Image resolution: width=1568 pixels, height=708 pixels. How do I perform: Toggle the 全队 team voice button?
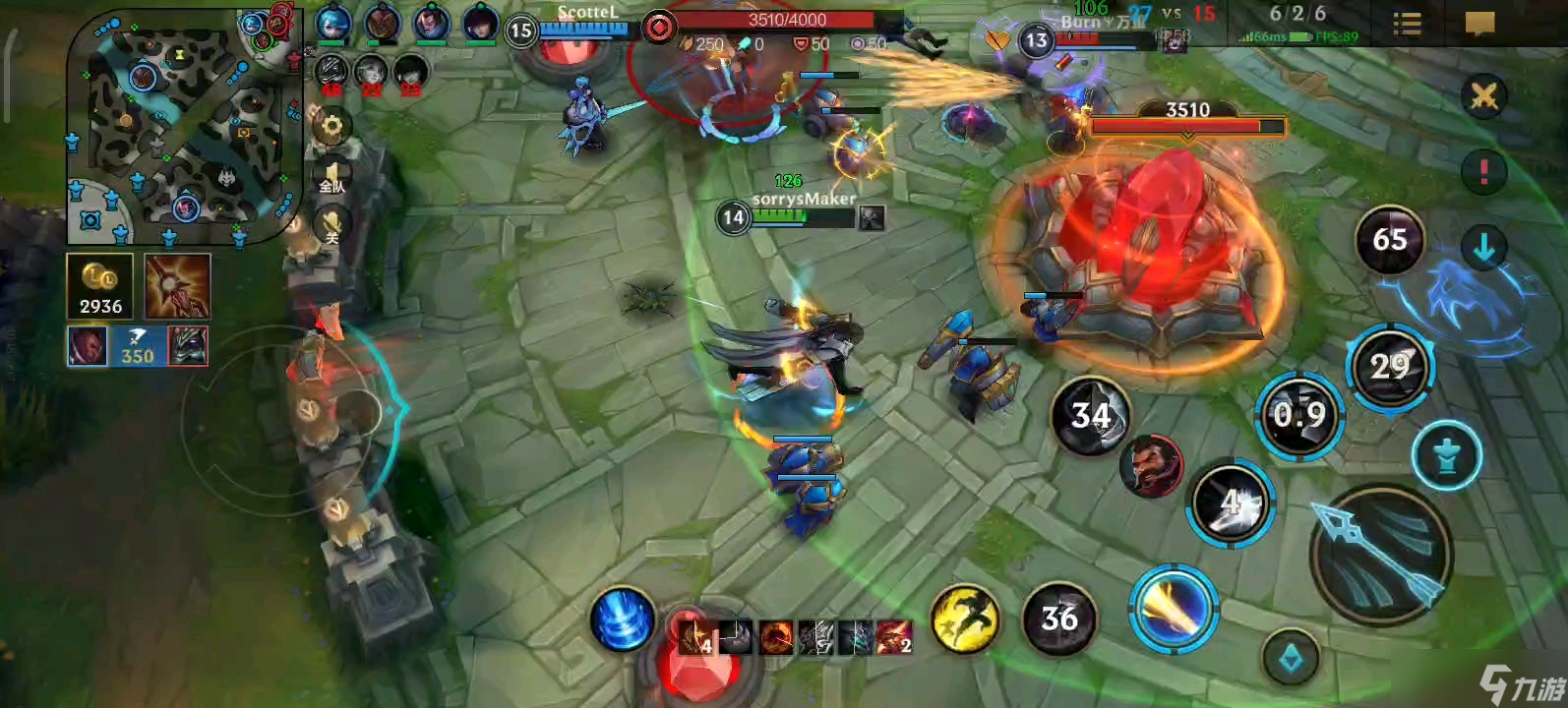(332, 177)
